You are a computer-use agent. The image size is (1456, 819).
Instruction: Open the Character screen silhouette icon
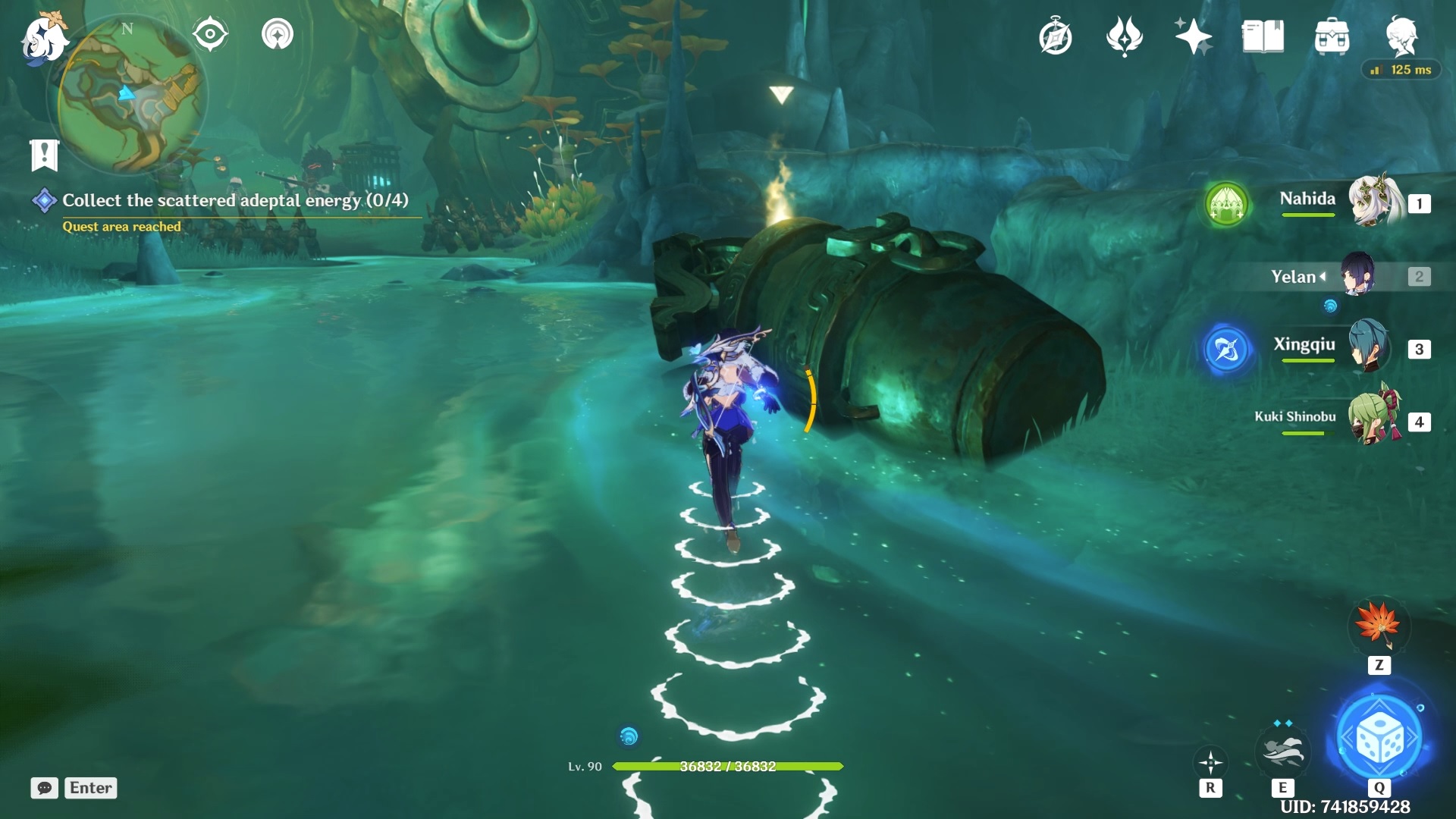[x=1402, y=35]
